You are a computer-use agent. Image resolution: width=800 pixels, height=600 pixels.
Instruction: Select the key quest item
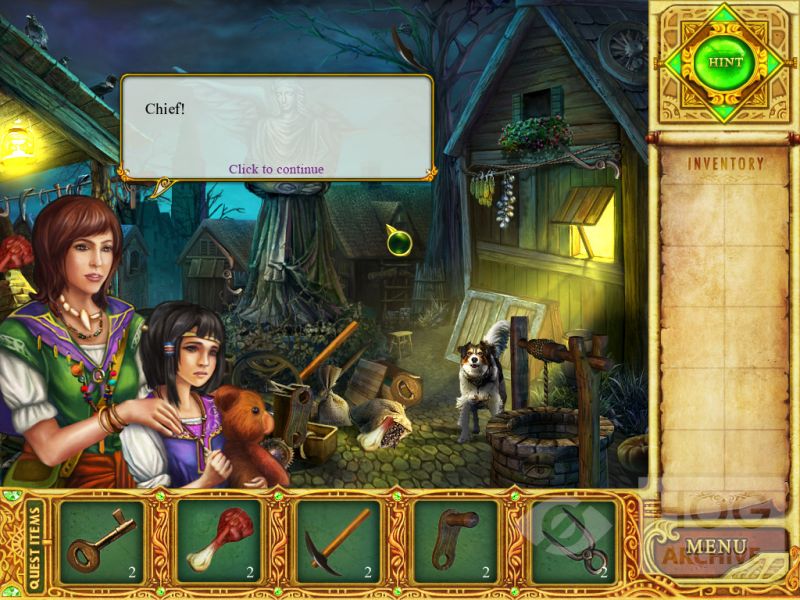point(101,541)
